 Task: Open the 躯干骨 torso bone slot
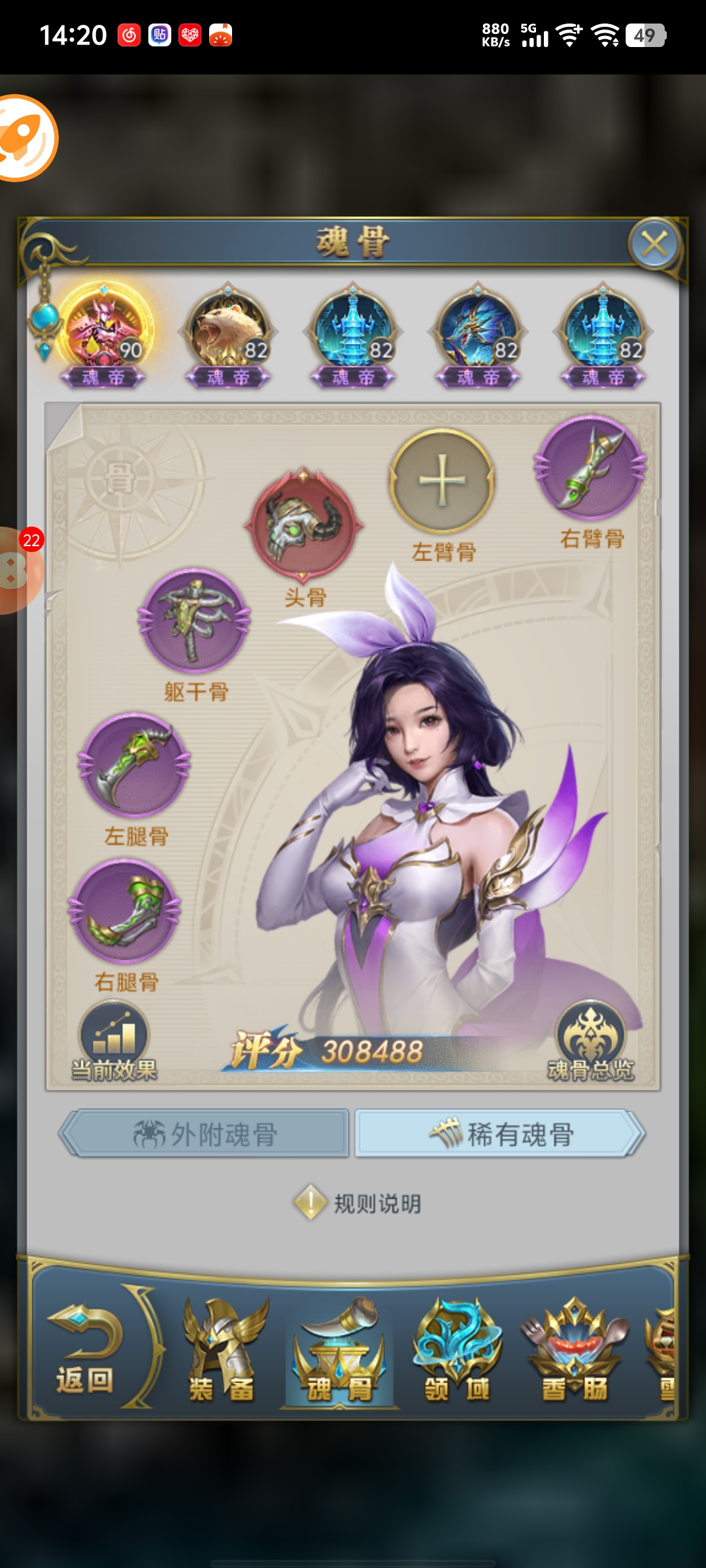coord(194,620)
